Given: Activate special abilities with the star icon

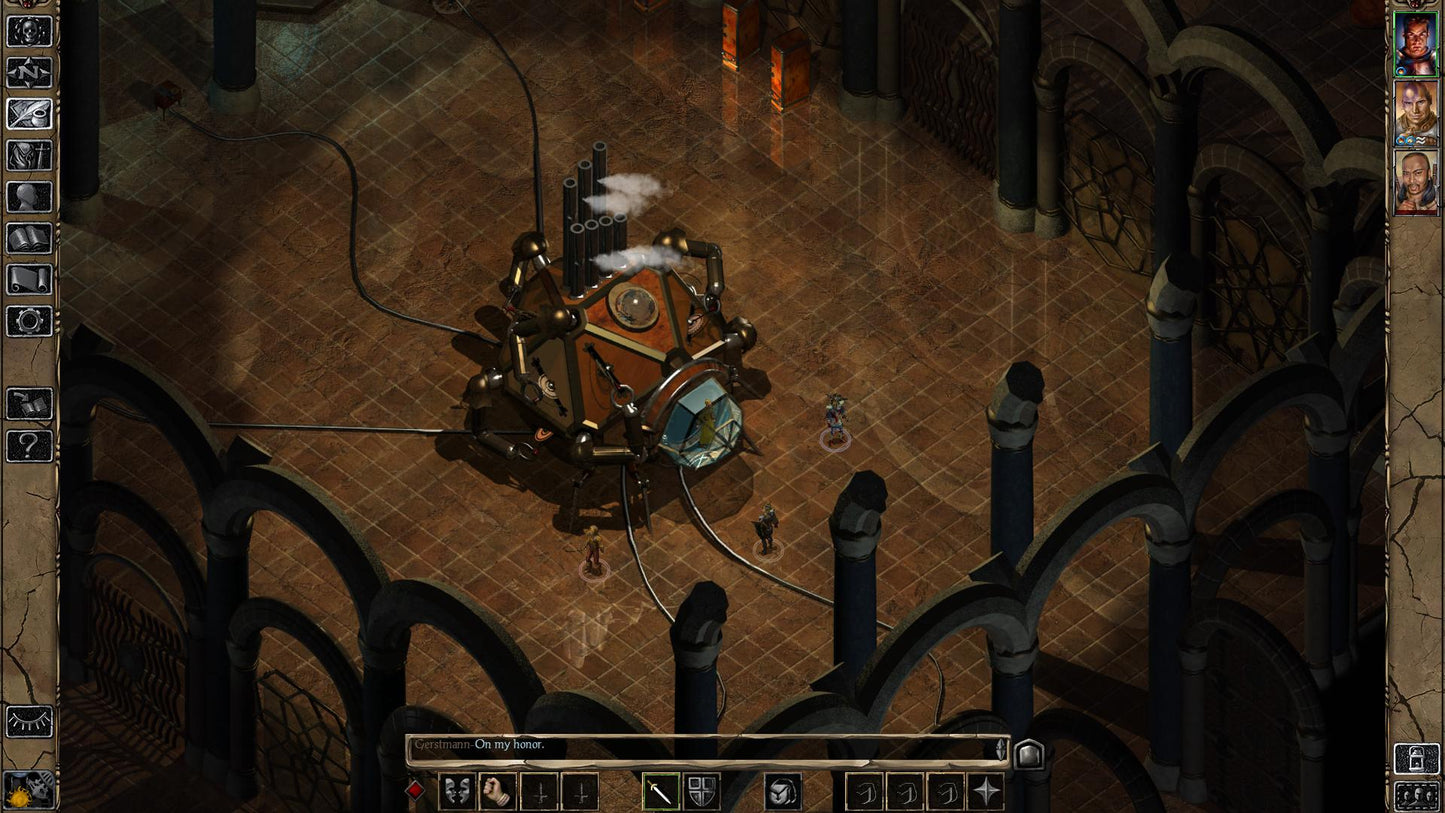Looking at the screenshot, I should pos(985,793).
